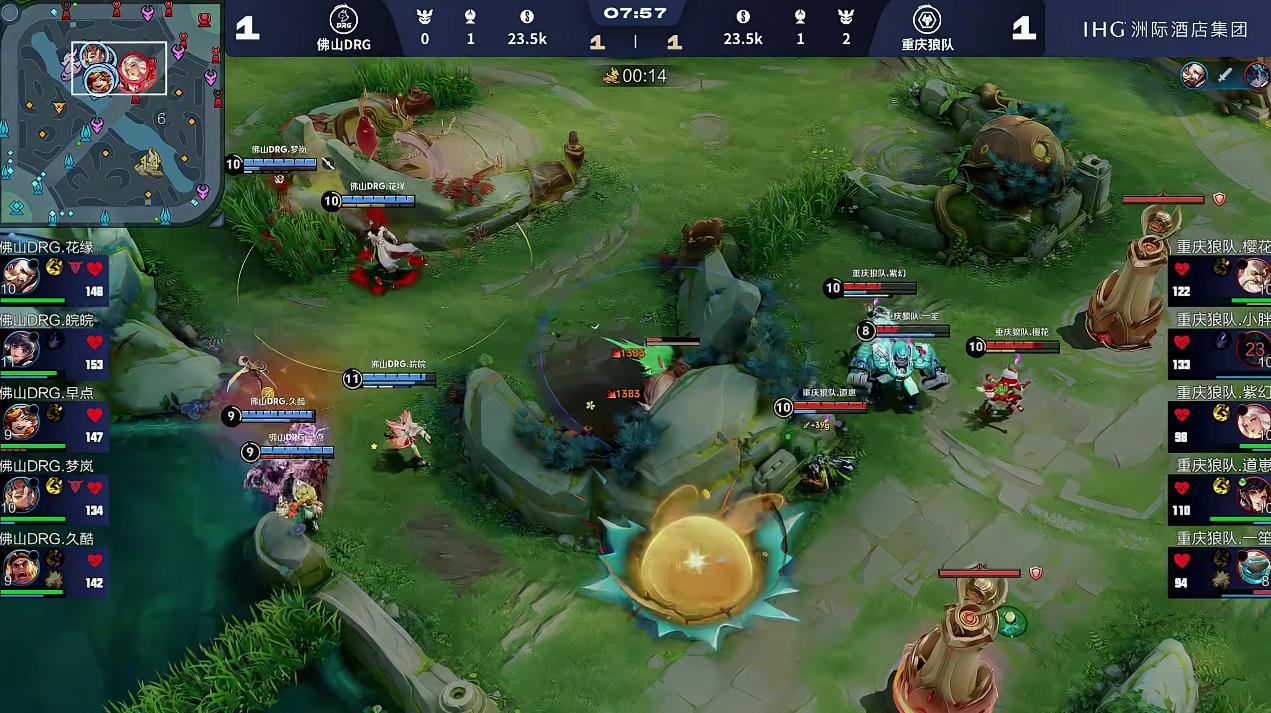
Task: Select 重庆狼队.紫幻's hero portrait
Action: (1252, 422)
